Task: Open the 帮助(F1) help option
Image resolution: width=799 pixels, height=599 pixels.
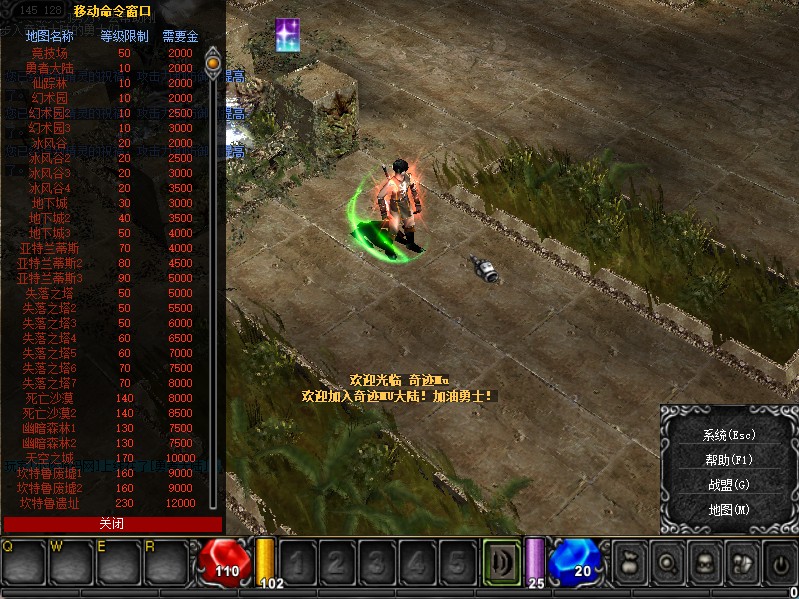Action: (728, 460)
